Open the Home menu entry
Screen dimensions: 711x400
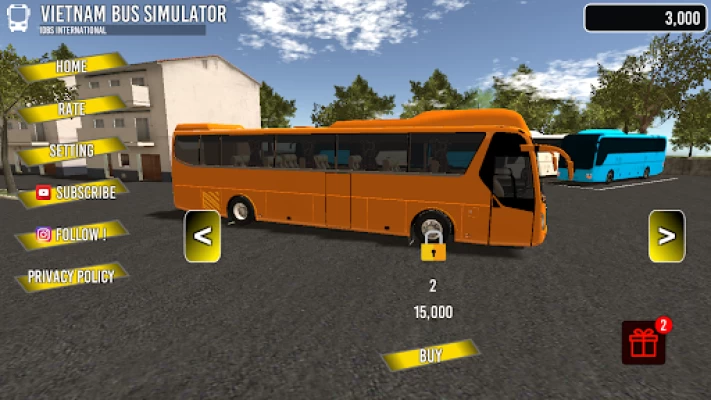(x=72, y=67)
